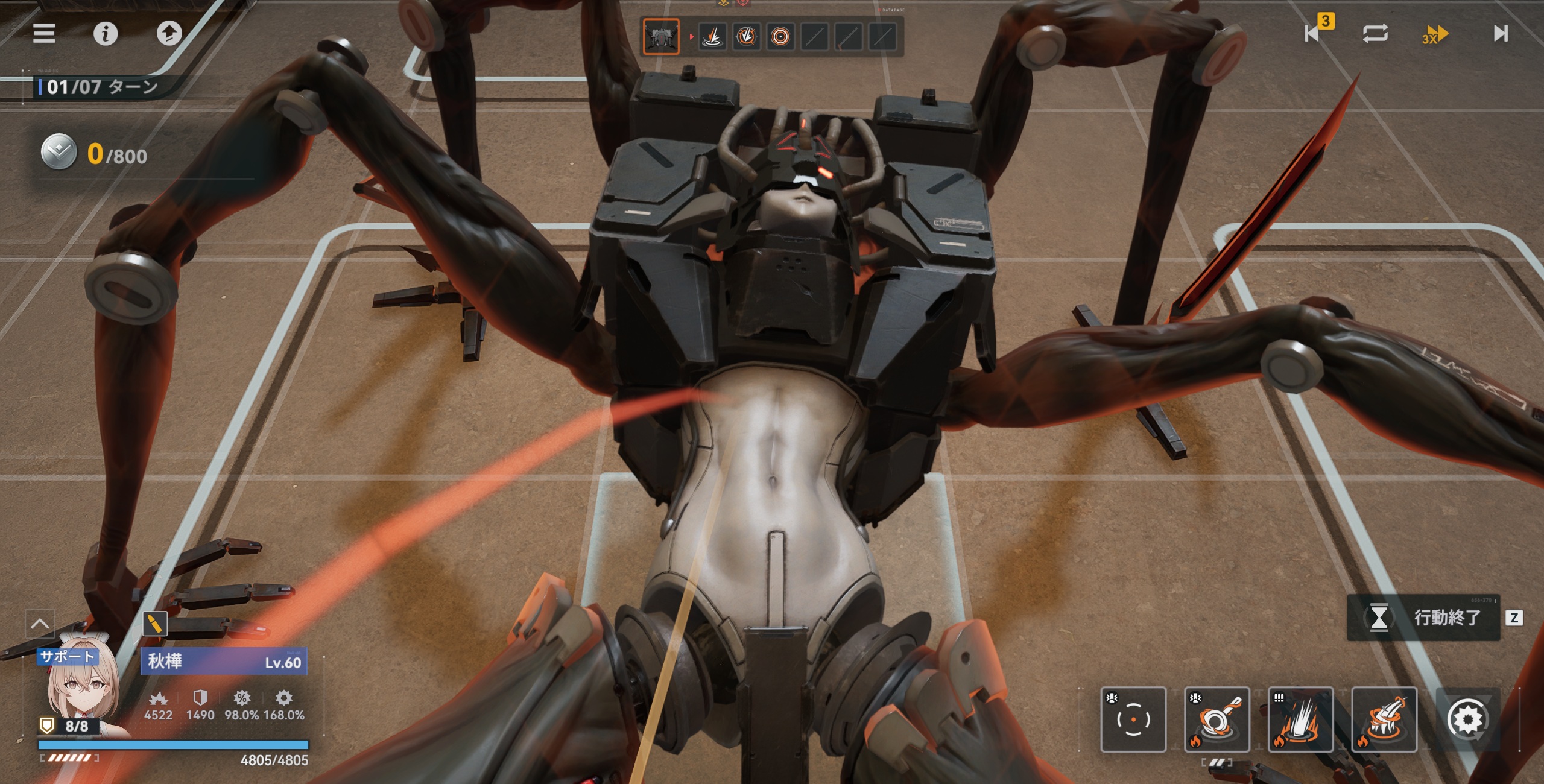Select the crosshair basic attack skill
This screenshot has height=784, width=1544.
pyautogui.click(x=1133, y=719)
